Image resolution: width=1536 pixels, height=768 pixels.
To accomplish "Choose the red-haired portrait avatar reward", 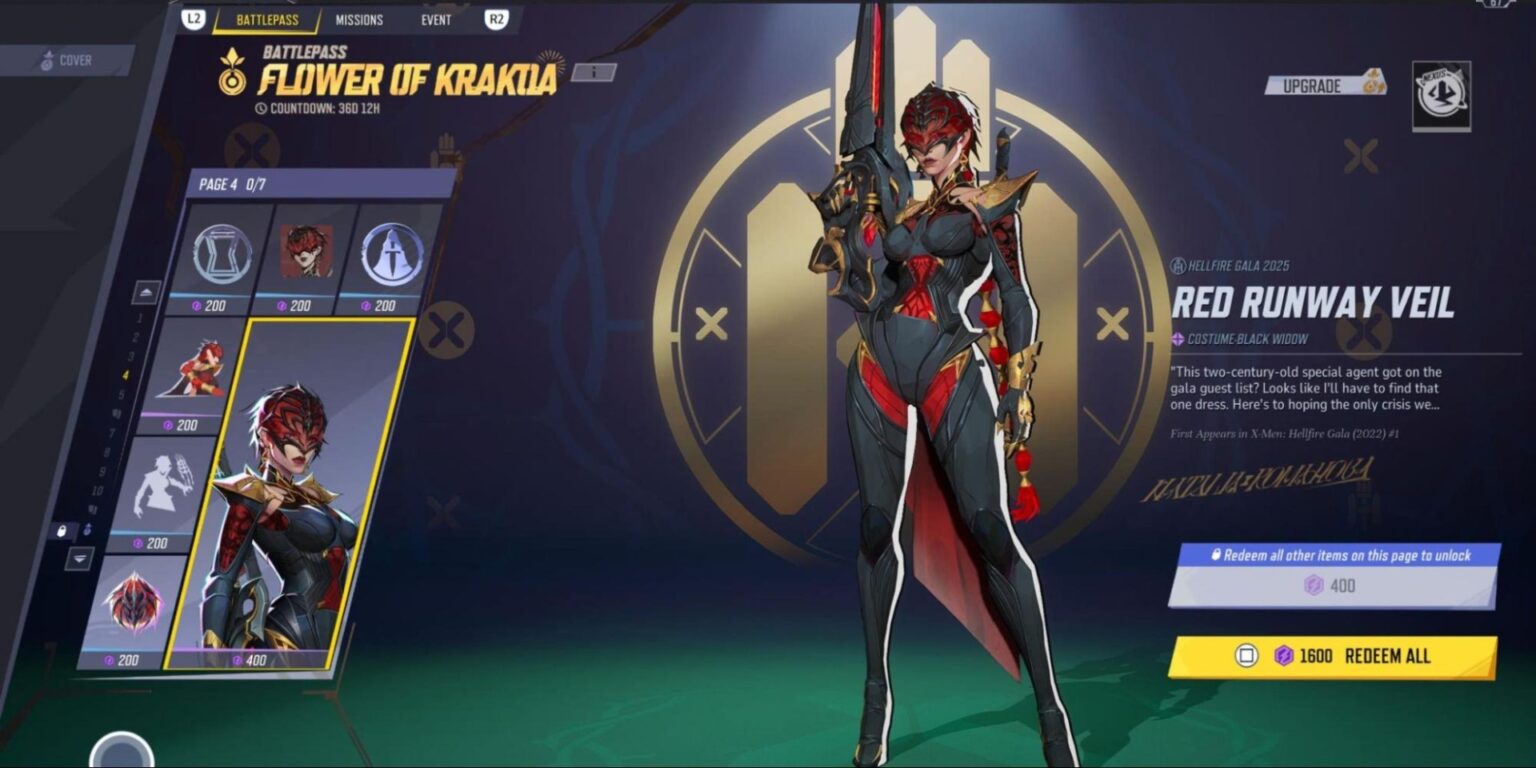I will click(x=305, y=255).
